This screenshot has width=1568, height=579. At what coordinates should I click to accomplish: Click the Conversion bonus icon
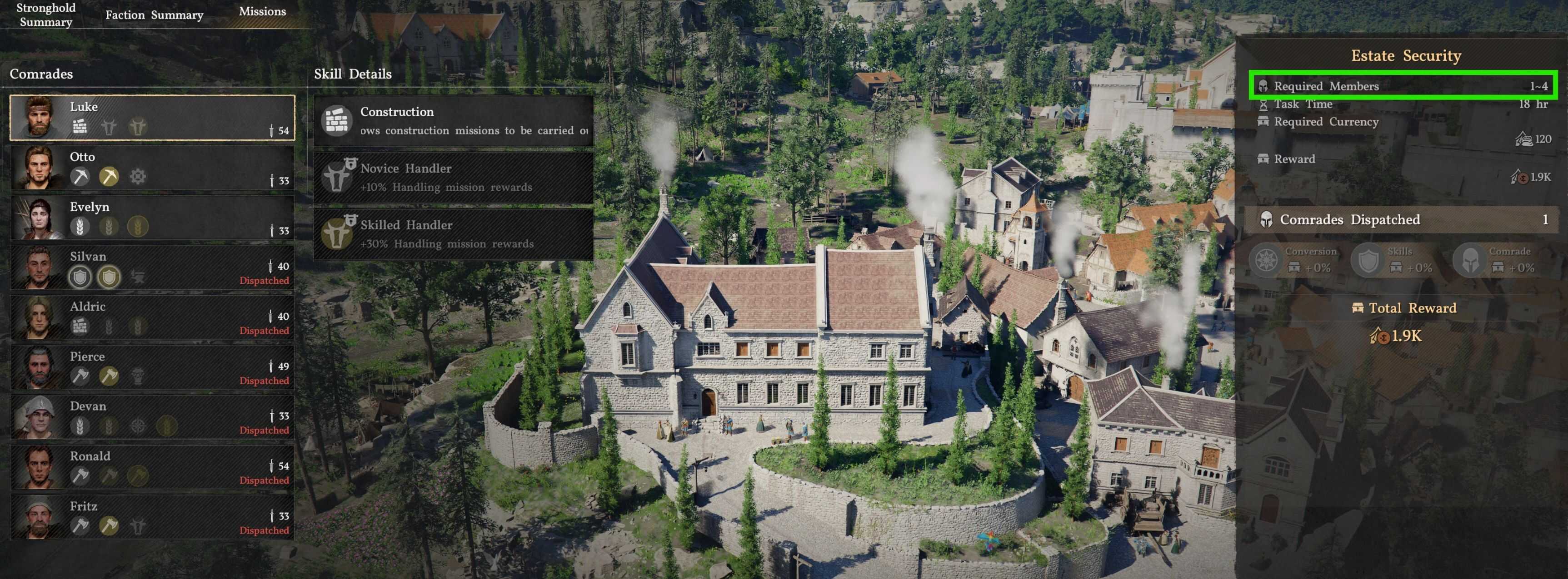[1267, 260]
